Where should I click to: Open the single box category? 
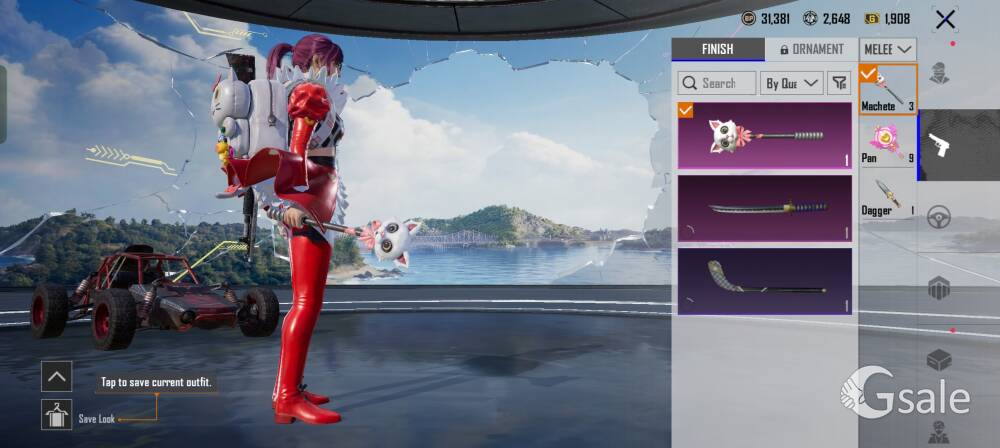pyautogui.click(x=938, y=360)
